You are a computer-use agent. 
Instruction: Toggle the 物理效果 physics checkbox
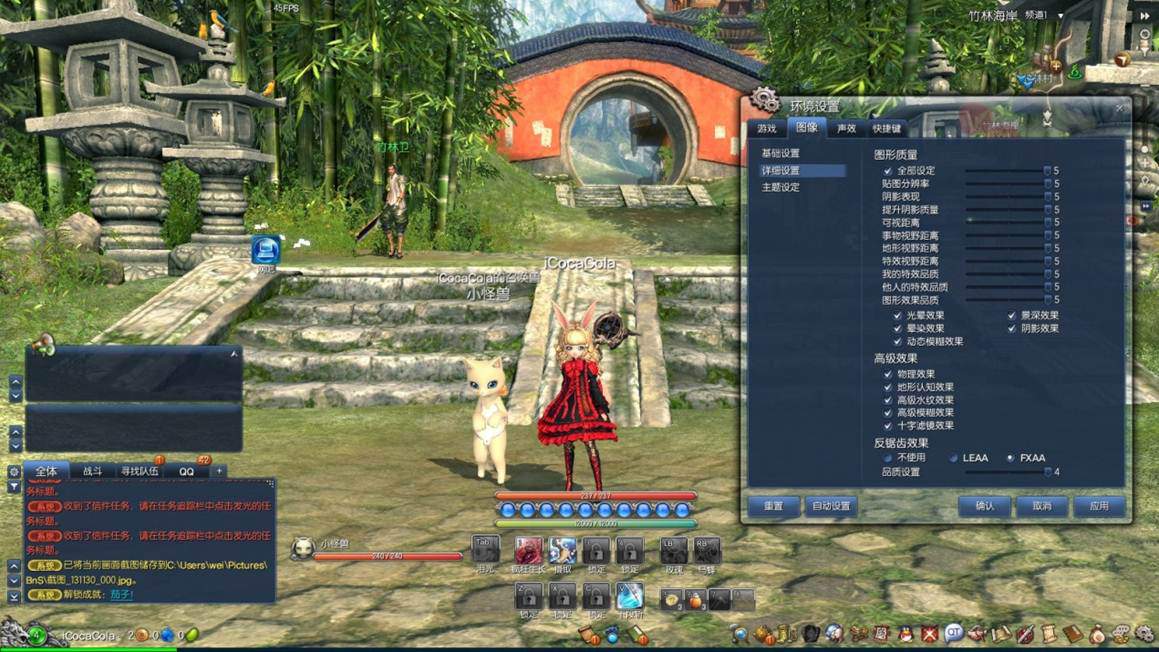point(887,375)
